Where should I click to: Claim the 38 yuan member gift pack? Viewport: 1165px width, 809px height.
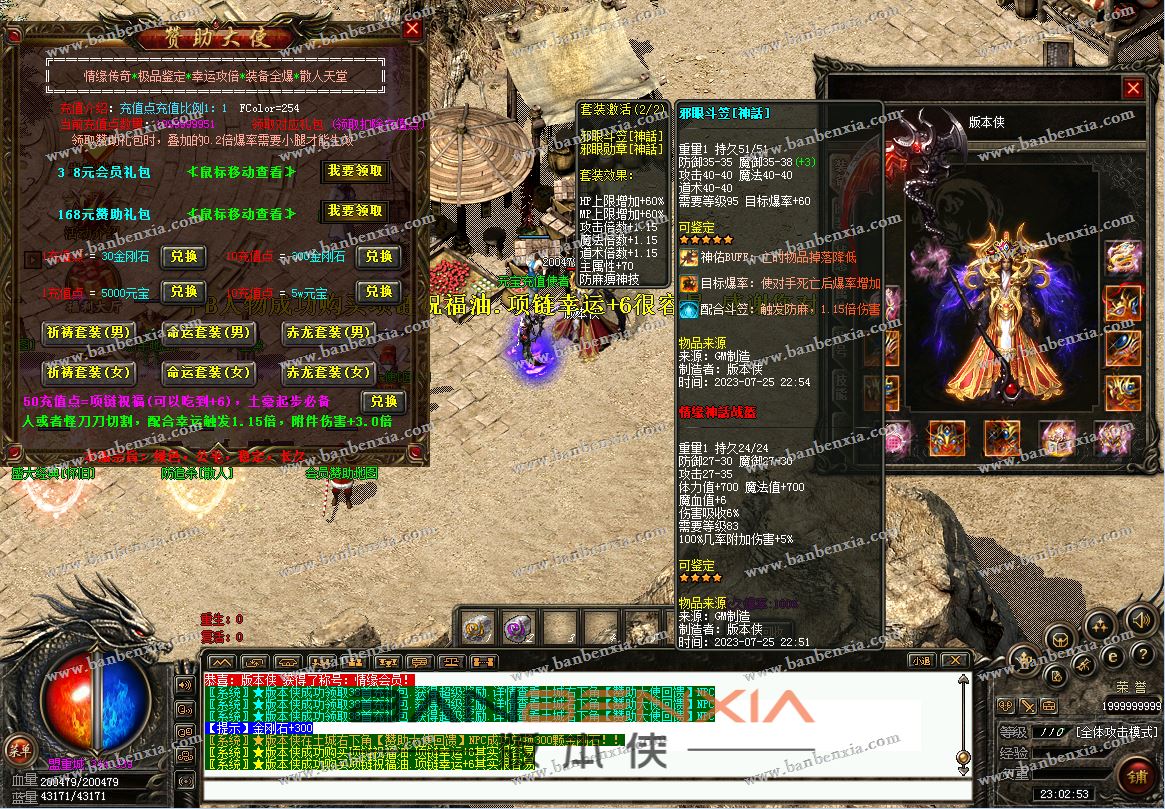click(x=354, y=171)
